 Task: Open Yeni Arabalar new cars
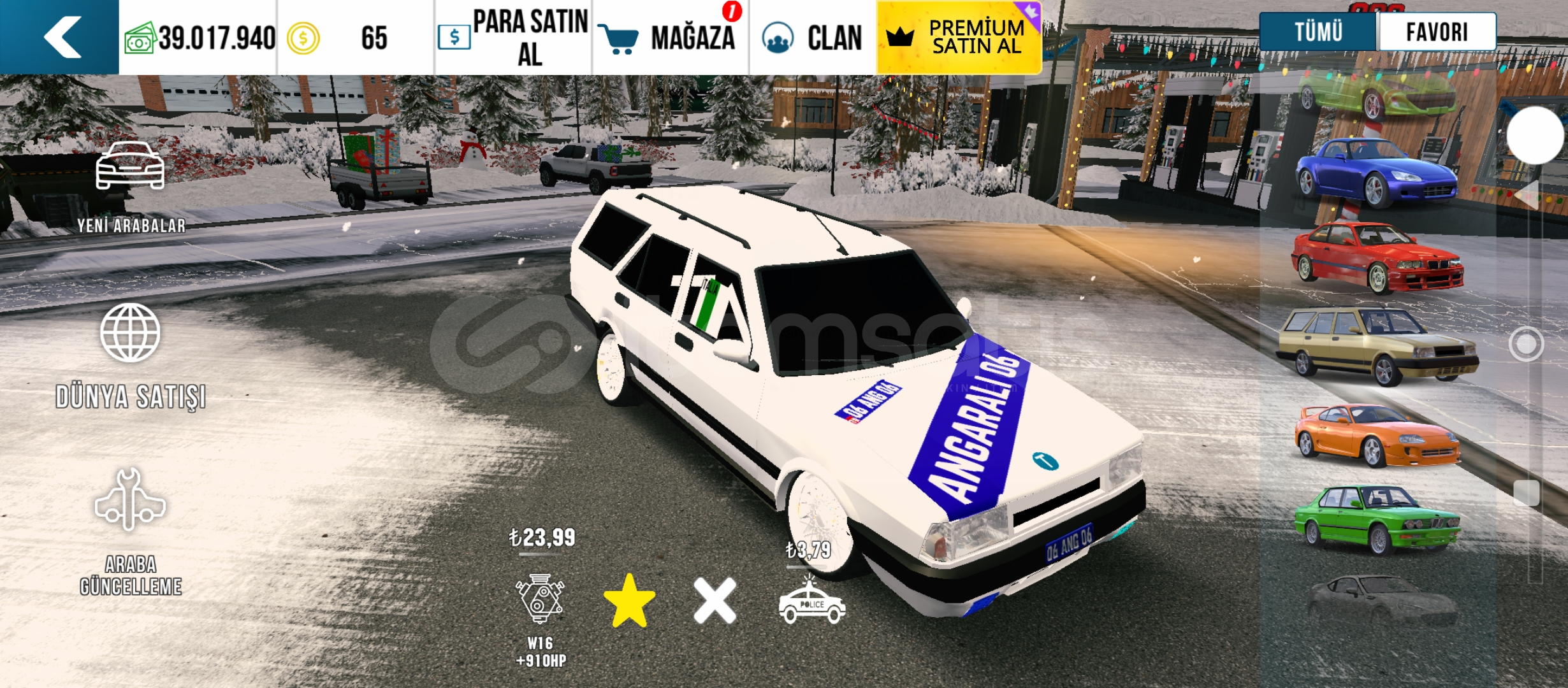pos(131,186)
